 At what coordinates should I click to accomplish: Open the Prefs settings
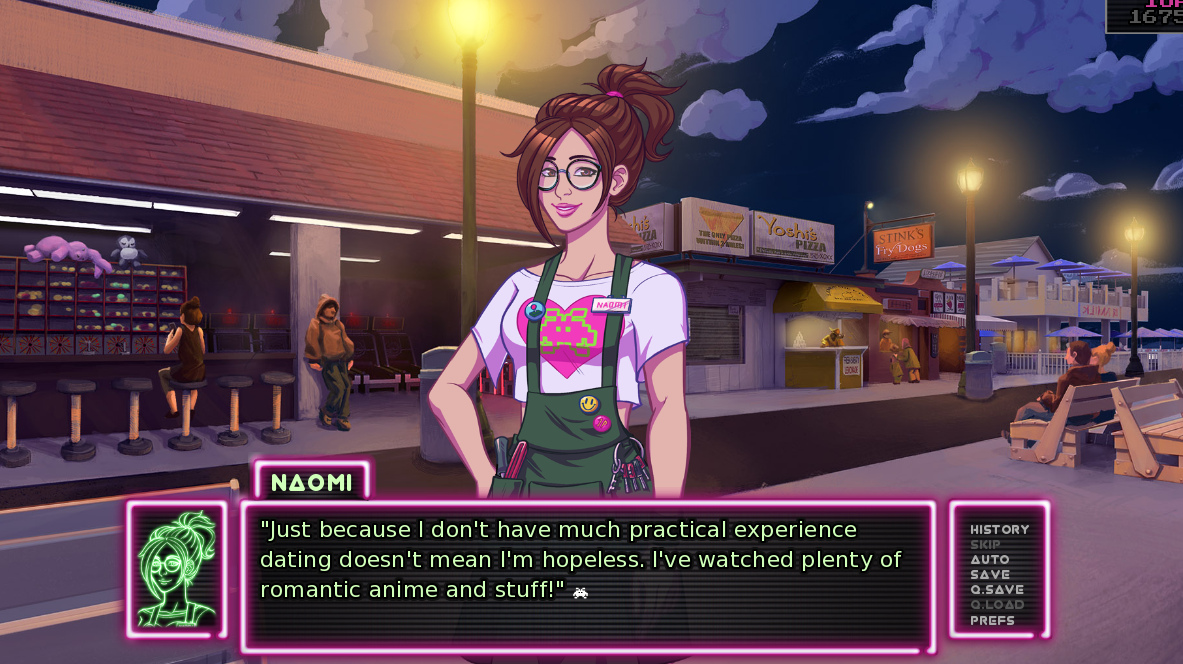[x=992, y=620]
